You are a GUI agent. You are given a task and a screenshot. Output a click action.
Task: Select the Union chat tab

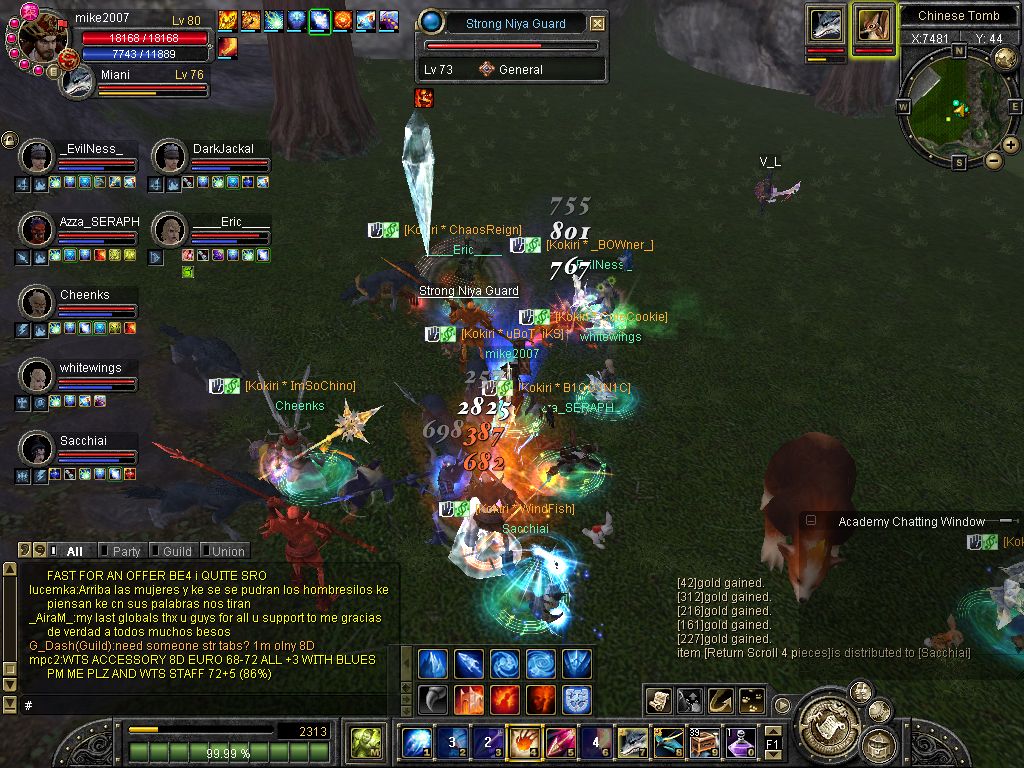[227, 551]
